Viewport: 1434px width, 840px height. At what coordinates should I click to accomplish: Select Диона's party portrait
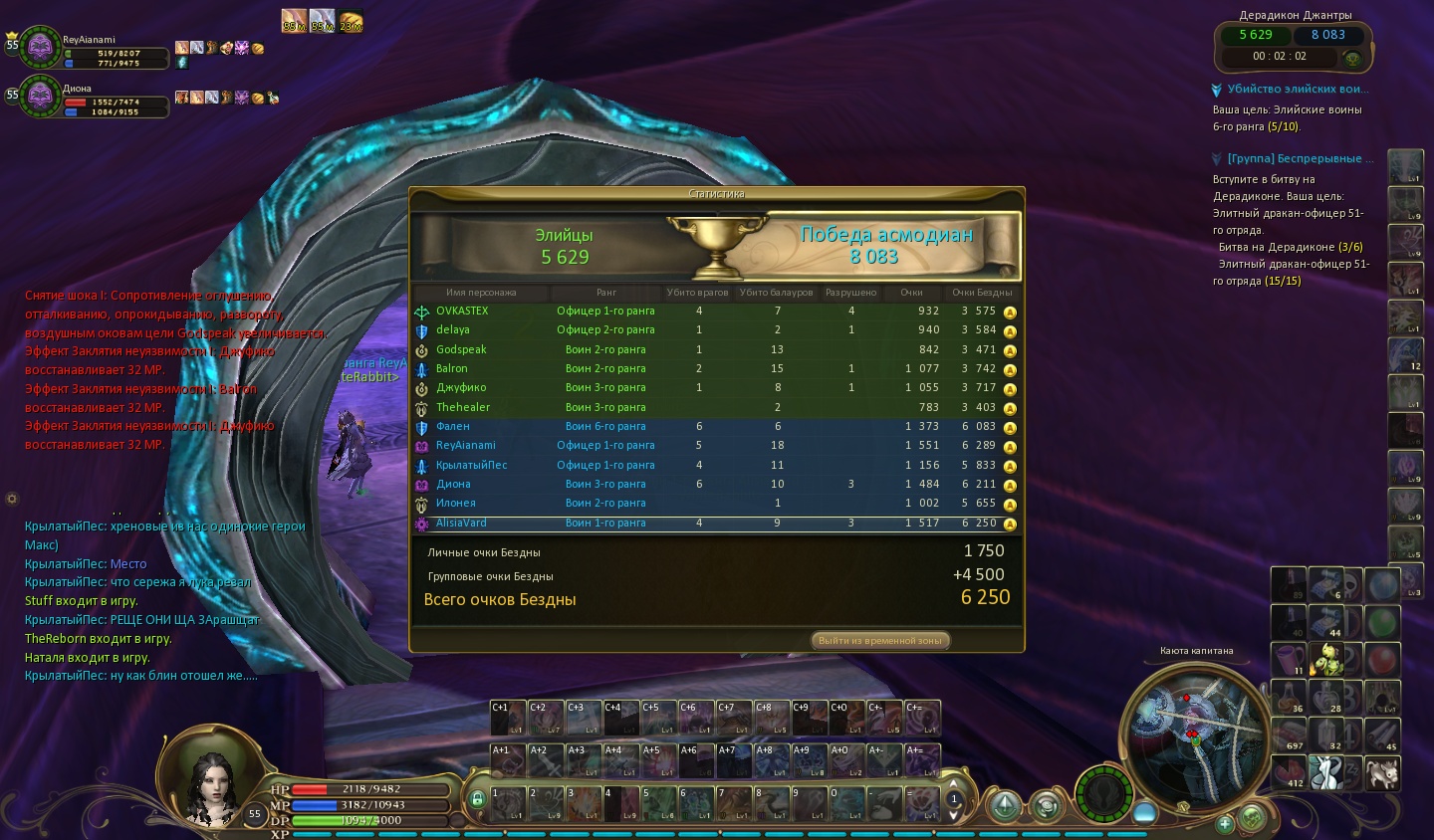pos(41,97)
